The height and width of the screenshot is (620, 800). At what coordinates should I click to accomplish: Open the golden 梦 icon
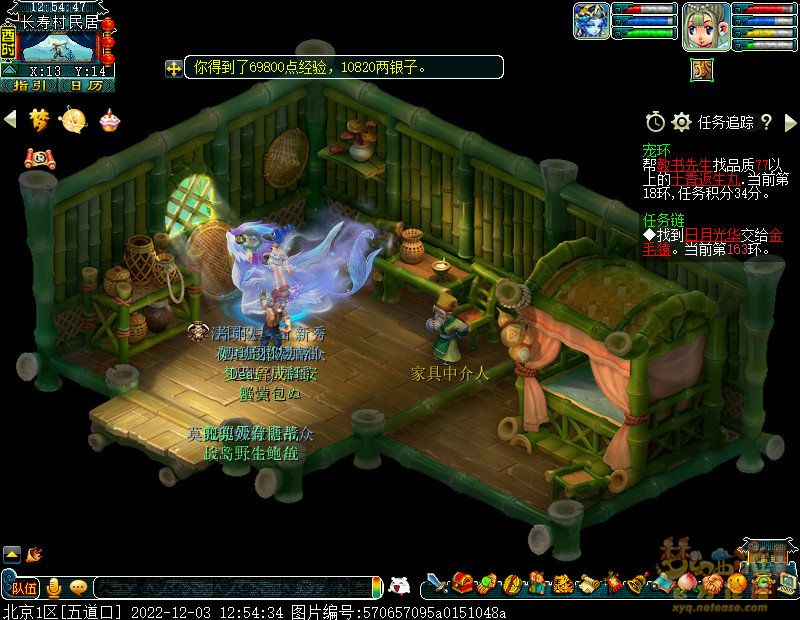tap(38, 120)
